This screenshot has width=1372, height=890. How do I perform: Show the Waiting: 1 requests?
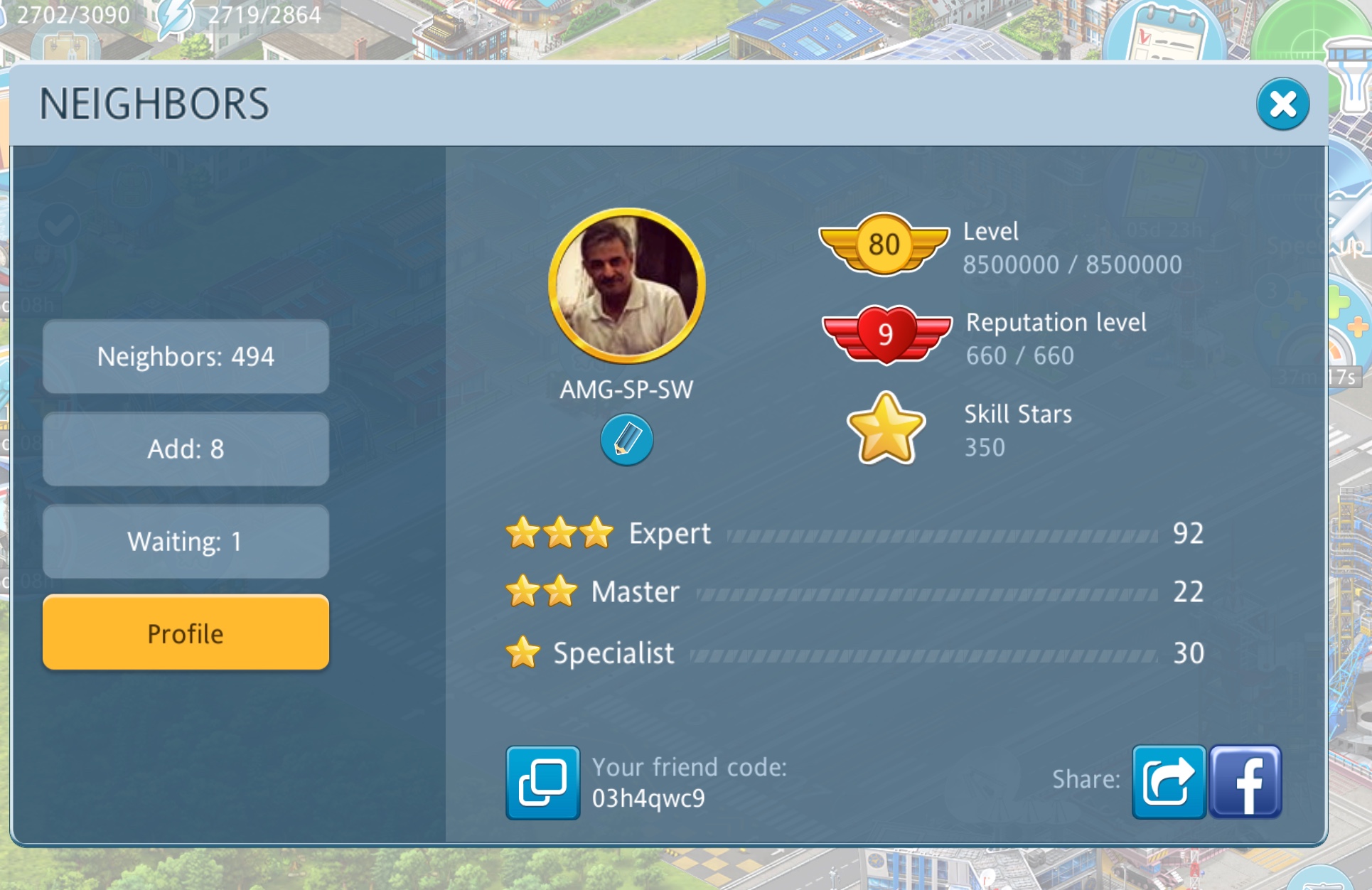tap(186, 541)
